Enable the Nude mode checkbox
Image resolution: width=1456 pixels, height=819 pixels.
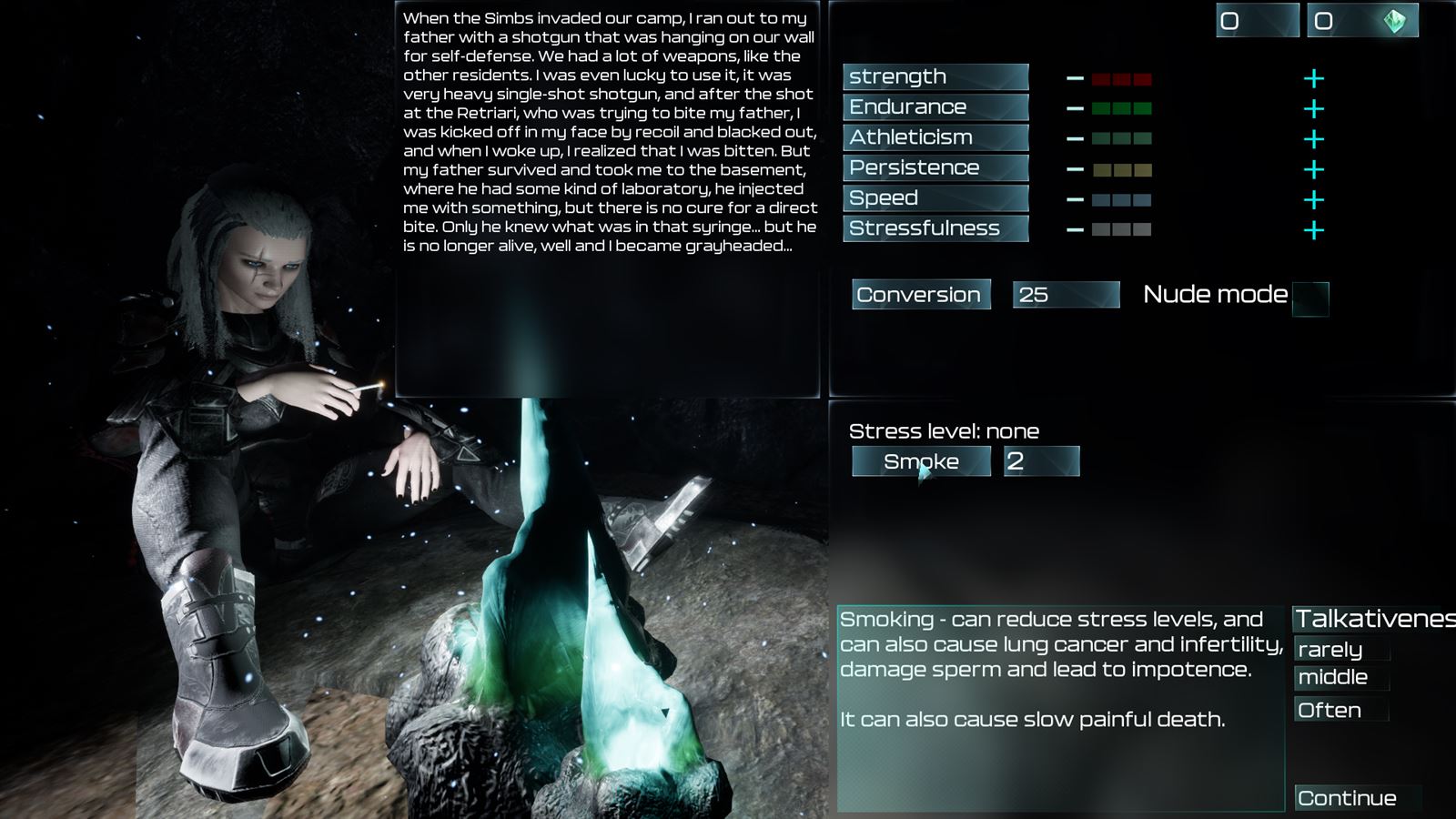click(1311, 298)
